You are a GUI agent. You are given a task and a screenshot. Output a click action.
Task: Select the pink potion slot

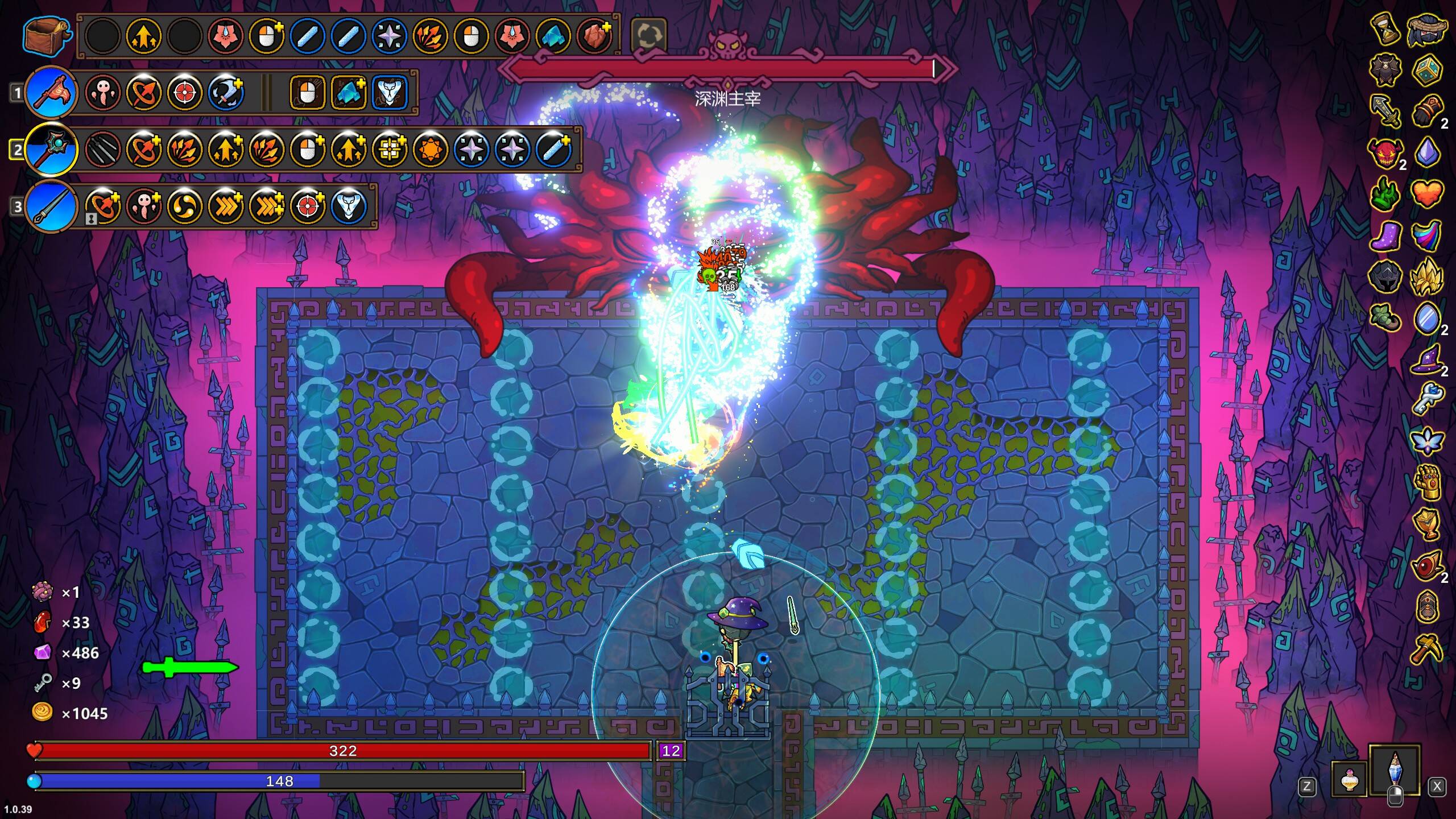click(x=1349, y=780)
